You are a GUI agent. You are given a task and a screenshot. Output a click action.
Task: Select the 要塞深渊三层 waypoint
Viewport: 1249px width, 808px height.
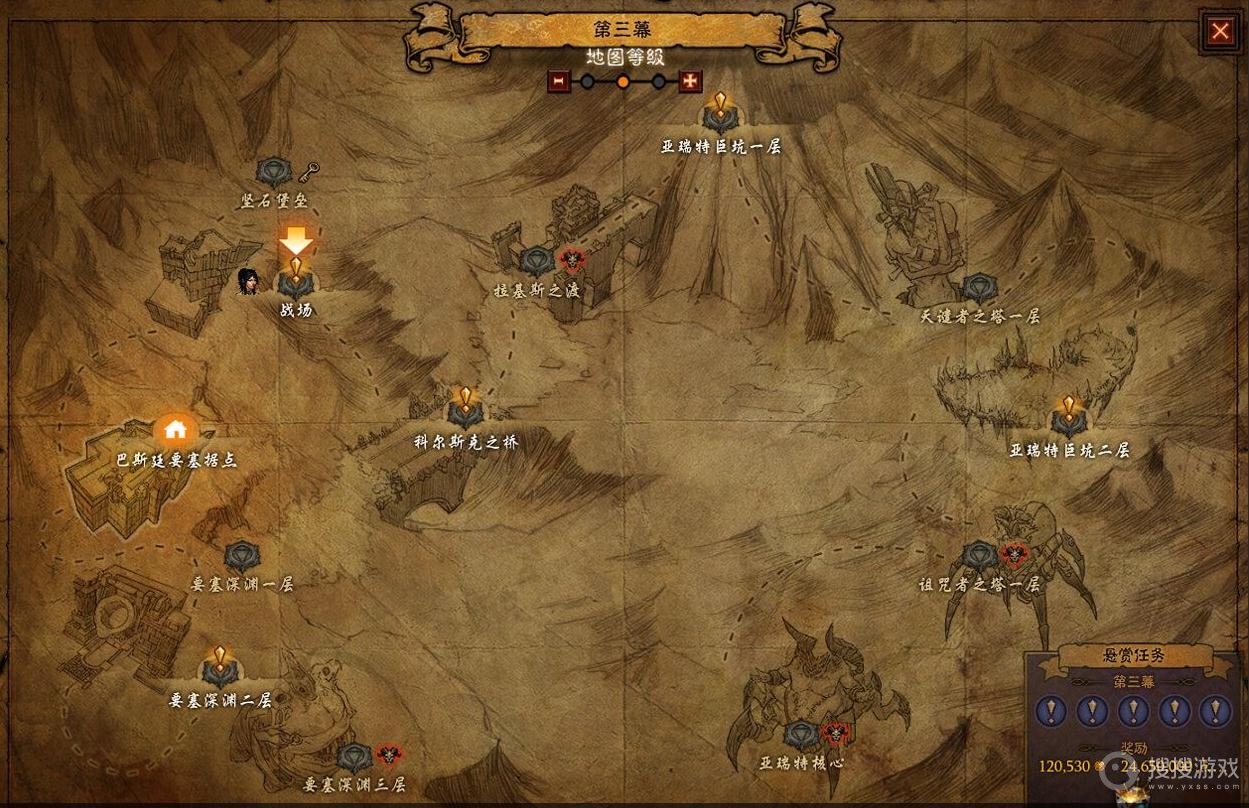click(x=354, y=758)
